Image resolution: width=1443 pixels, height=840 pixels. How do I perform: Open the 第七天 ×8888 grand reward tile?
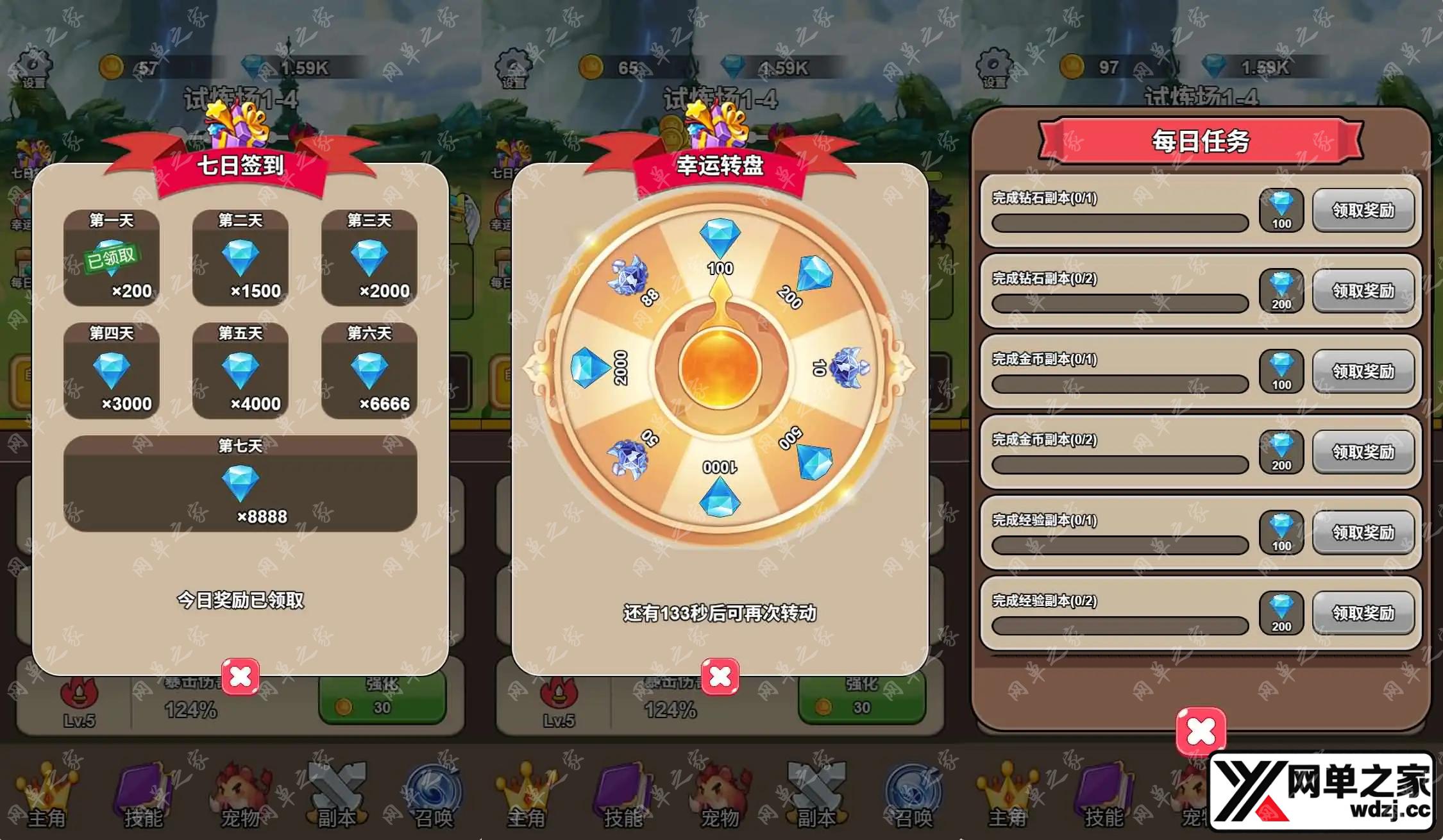(240, 483)
